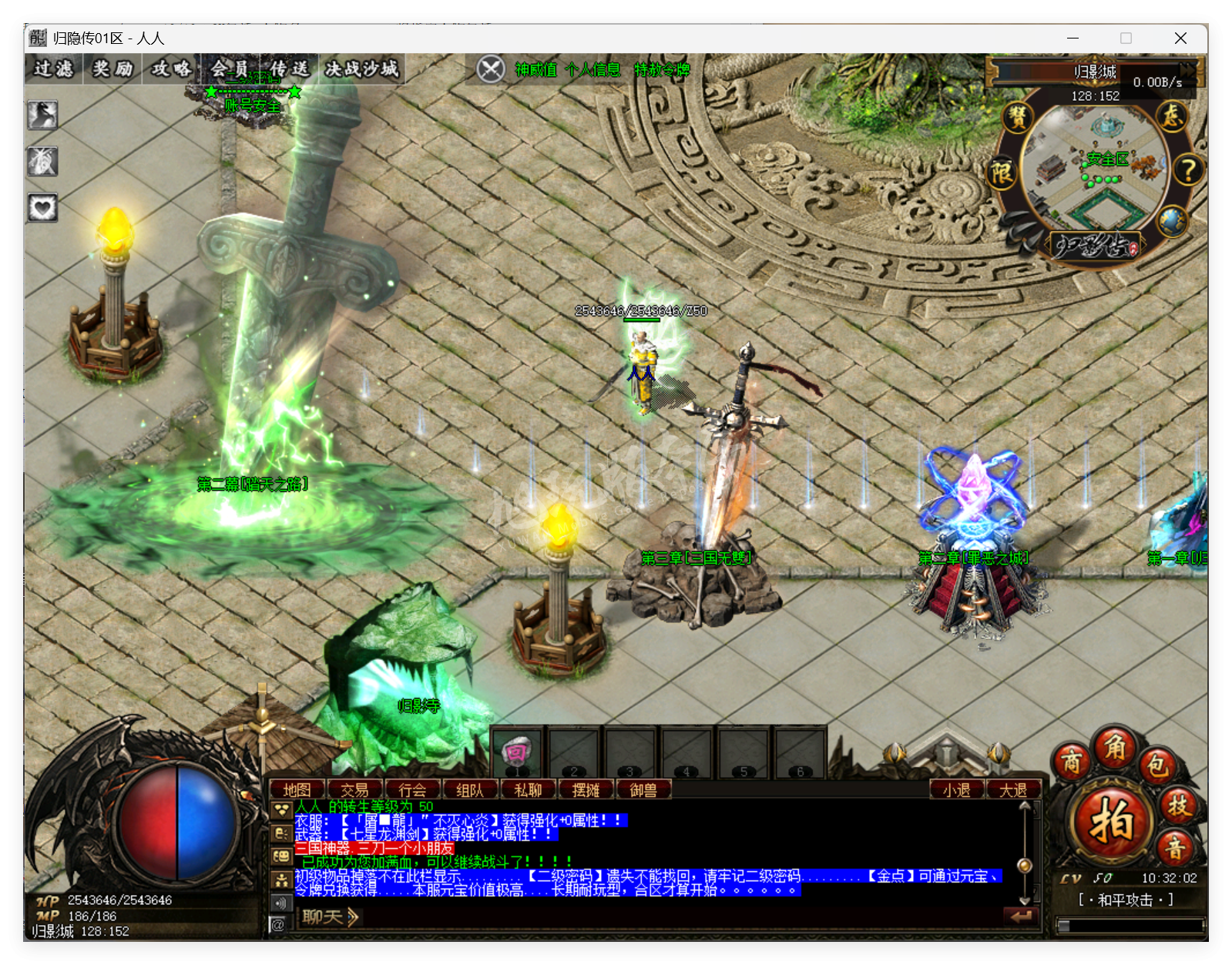Click the 赞 icon beside the minimap
The height and width of the screenshot is (965, 1232).
tap(1016, 119)
